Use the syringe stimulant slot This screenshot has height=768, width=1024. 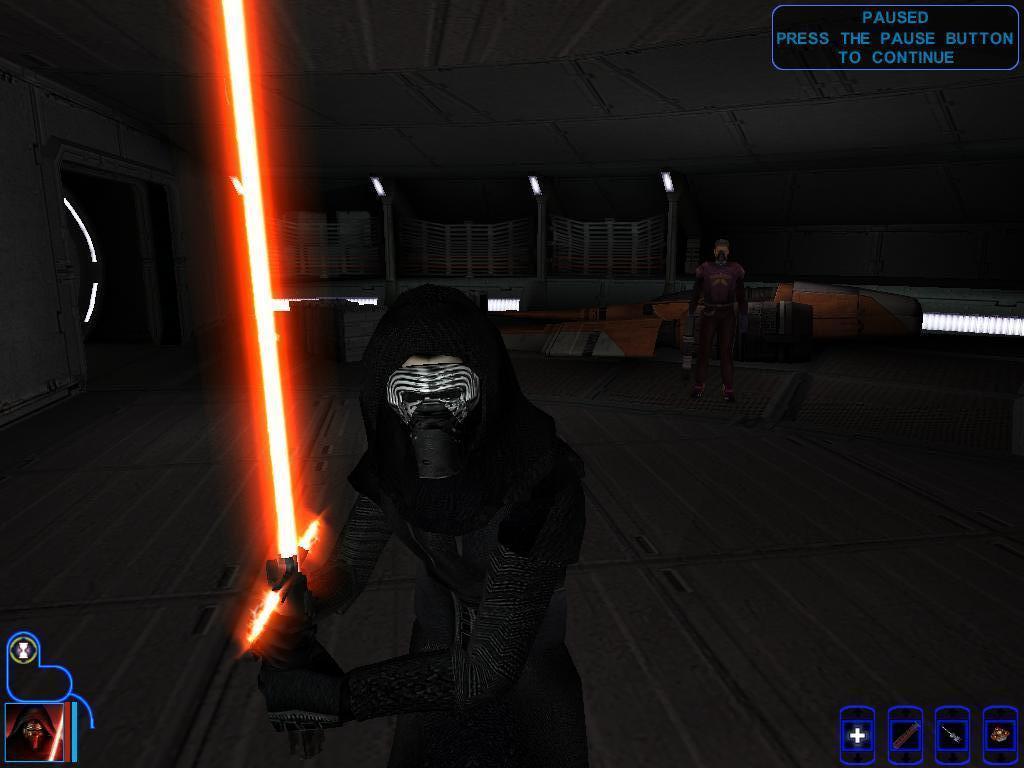(952, 736)
